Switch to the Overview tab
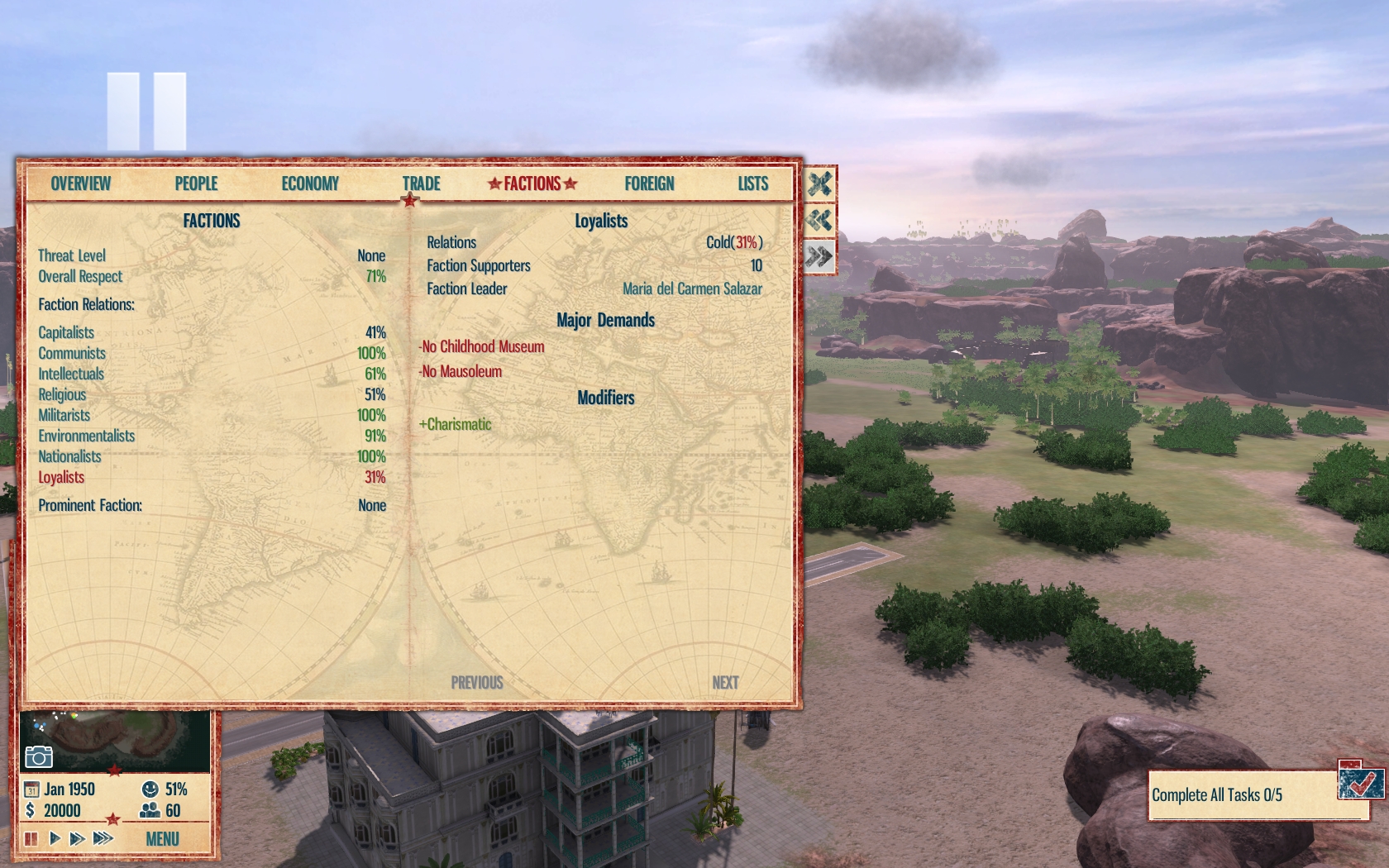The image size is (1389, 868). click(x=80, y=184)
